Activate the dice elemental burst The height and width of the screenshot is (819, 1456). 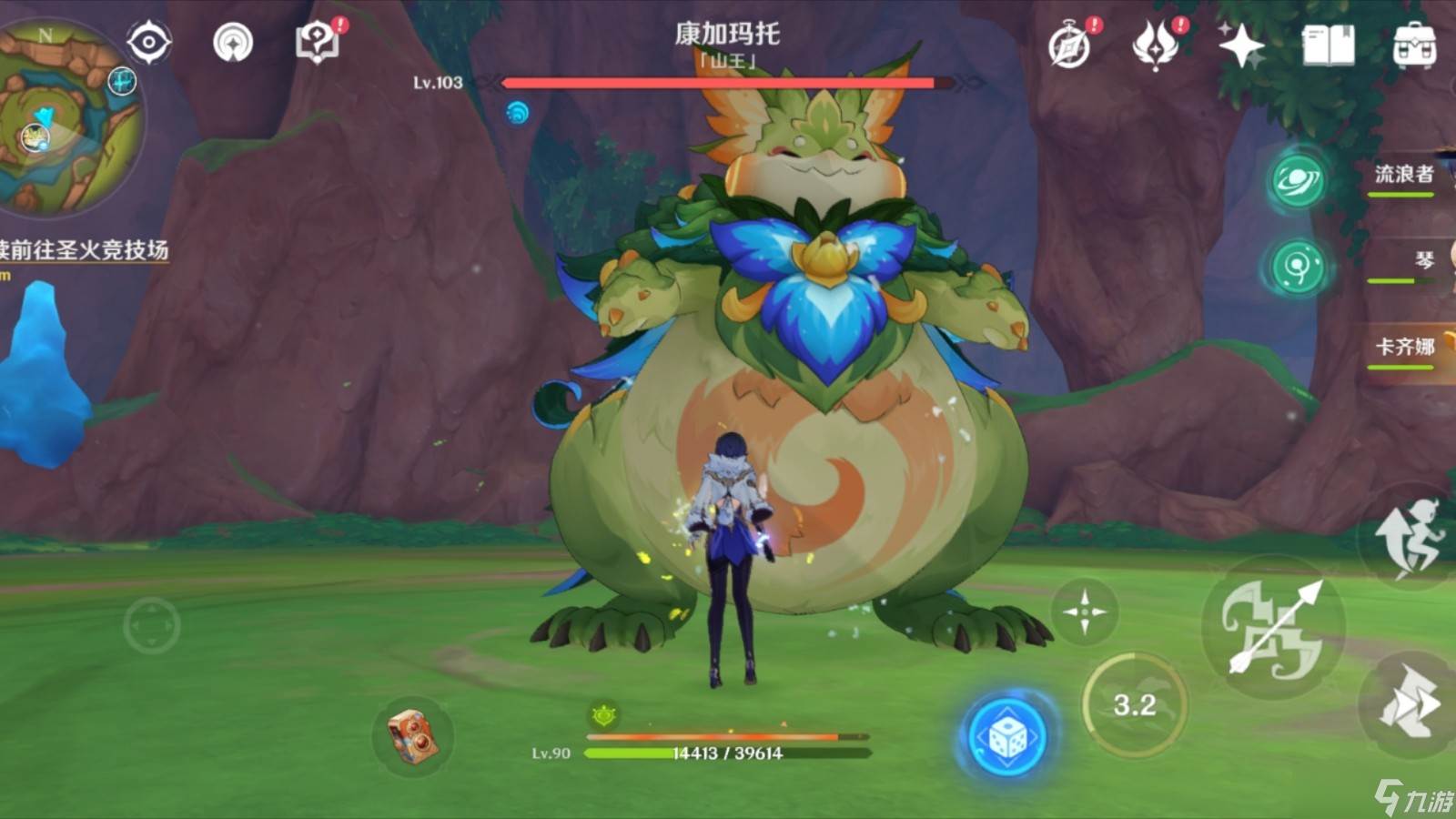pos(1006,736)
